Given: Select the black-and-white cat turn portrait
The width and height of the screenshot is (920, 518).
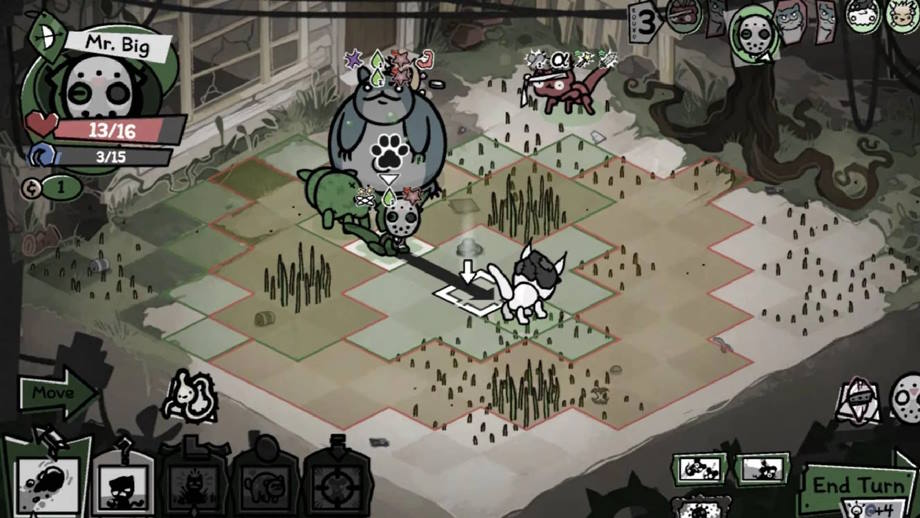Looking at the screenshot, I should 860,14.
